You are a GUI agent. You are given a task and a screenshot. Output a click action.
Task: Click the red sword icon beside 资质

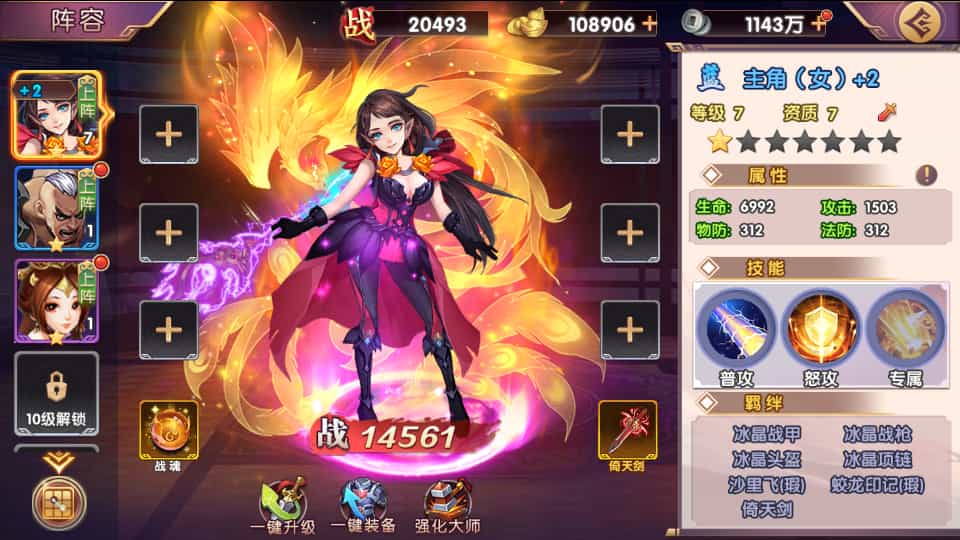(886, 113)
